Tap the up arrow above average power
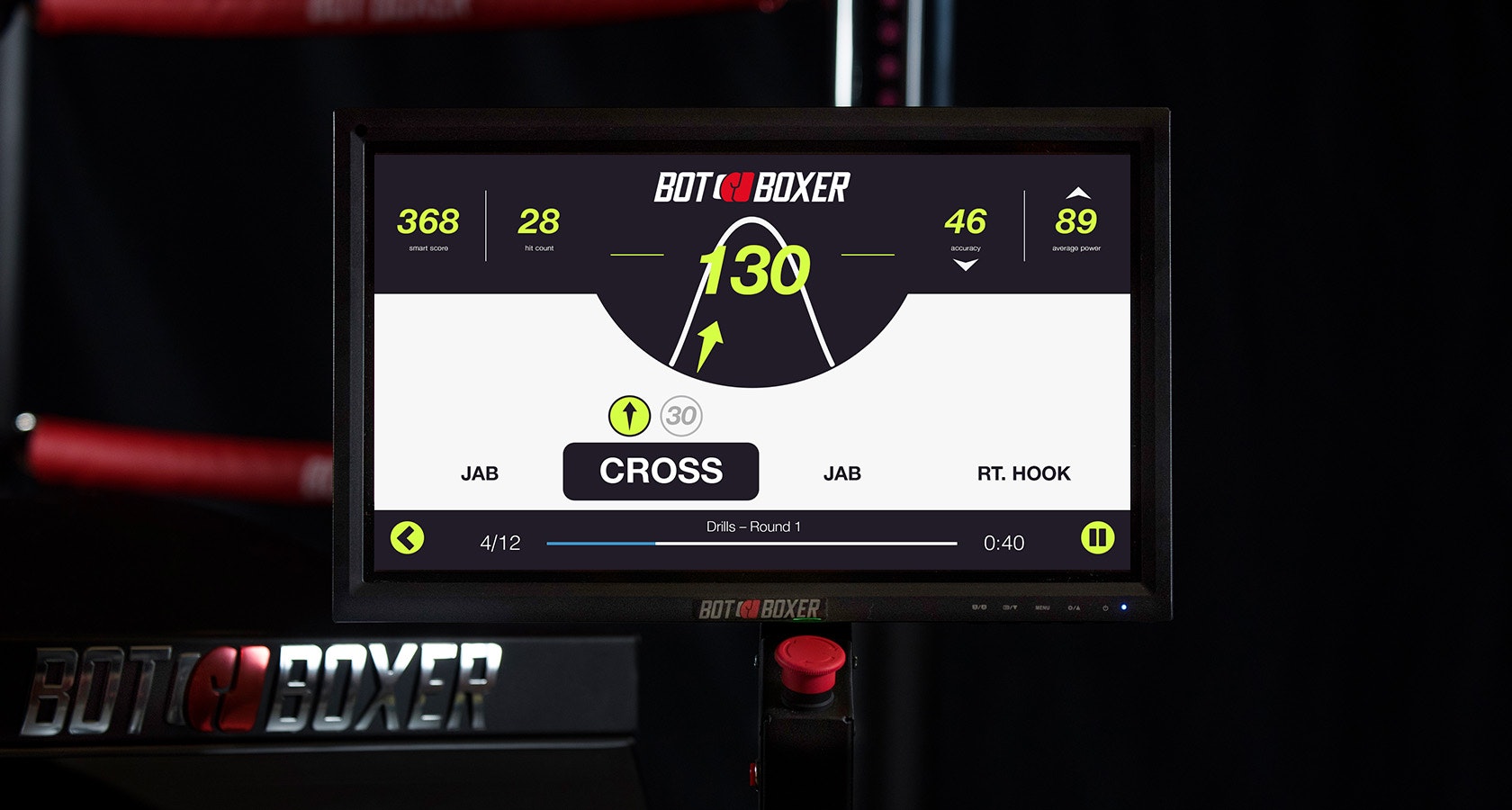Screen dimensions: 1512x810 point(1077,193)
